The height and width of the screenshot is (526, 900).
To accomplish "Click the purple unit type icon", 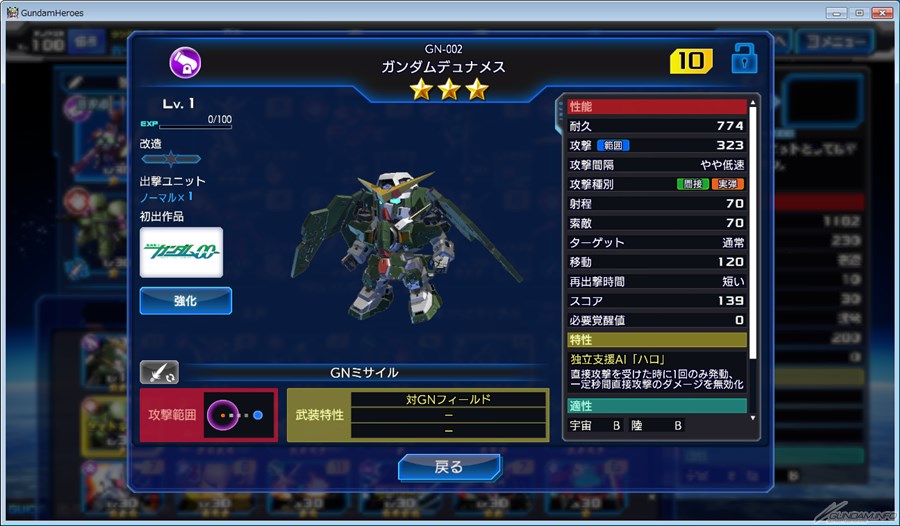I will point(185,63).
